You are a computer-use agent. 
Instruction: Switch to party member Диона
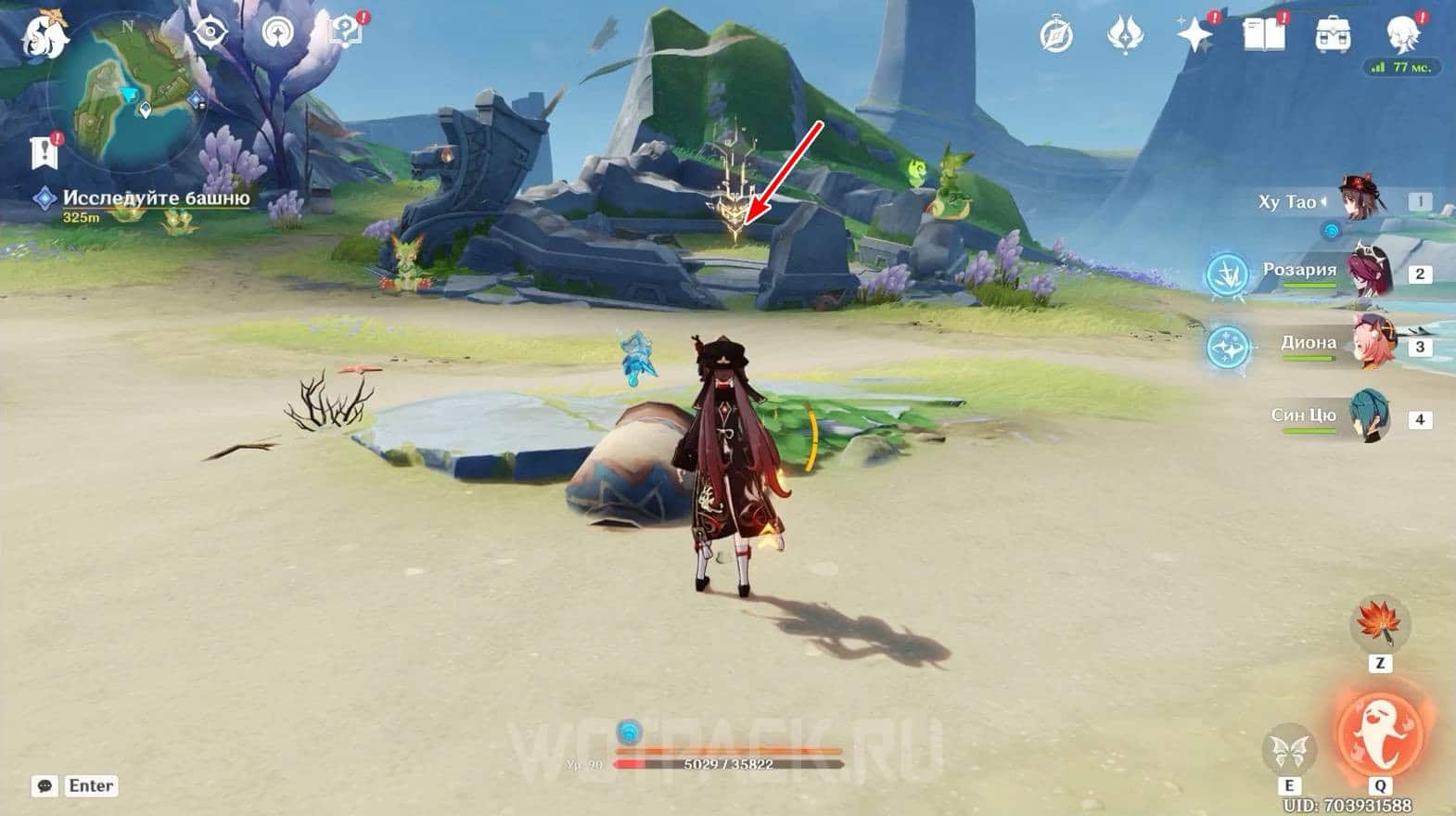point(1371,343)
